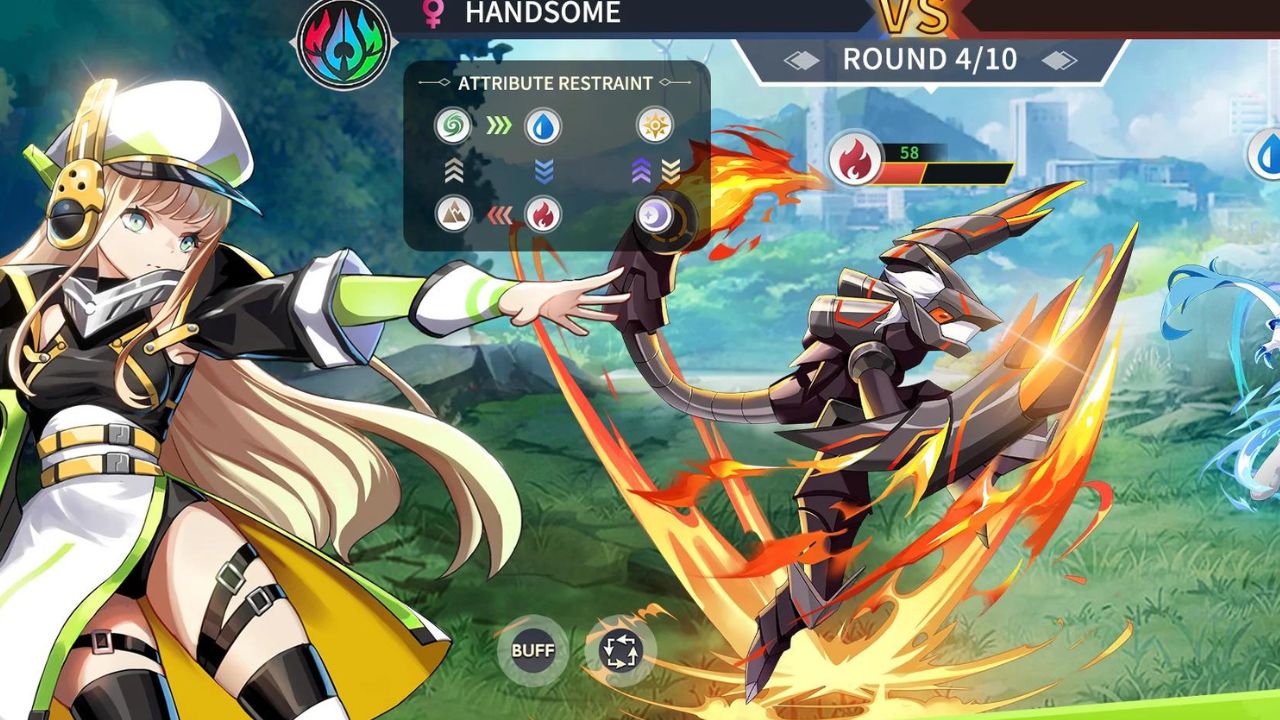1280x720 pixels.
Task: Select the Earth attribute icon
Action: click(453, 213)
